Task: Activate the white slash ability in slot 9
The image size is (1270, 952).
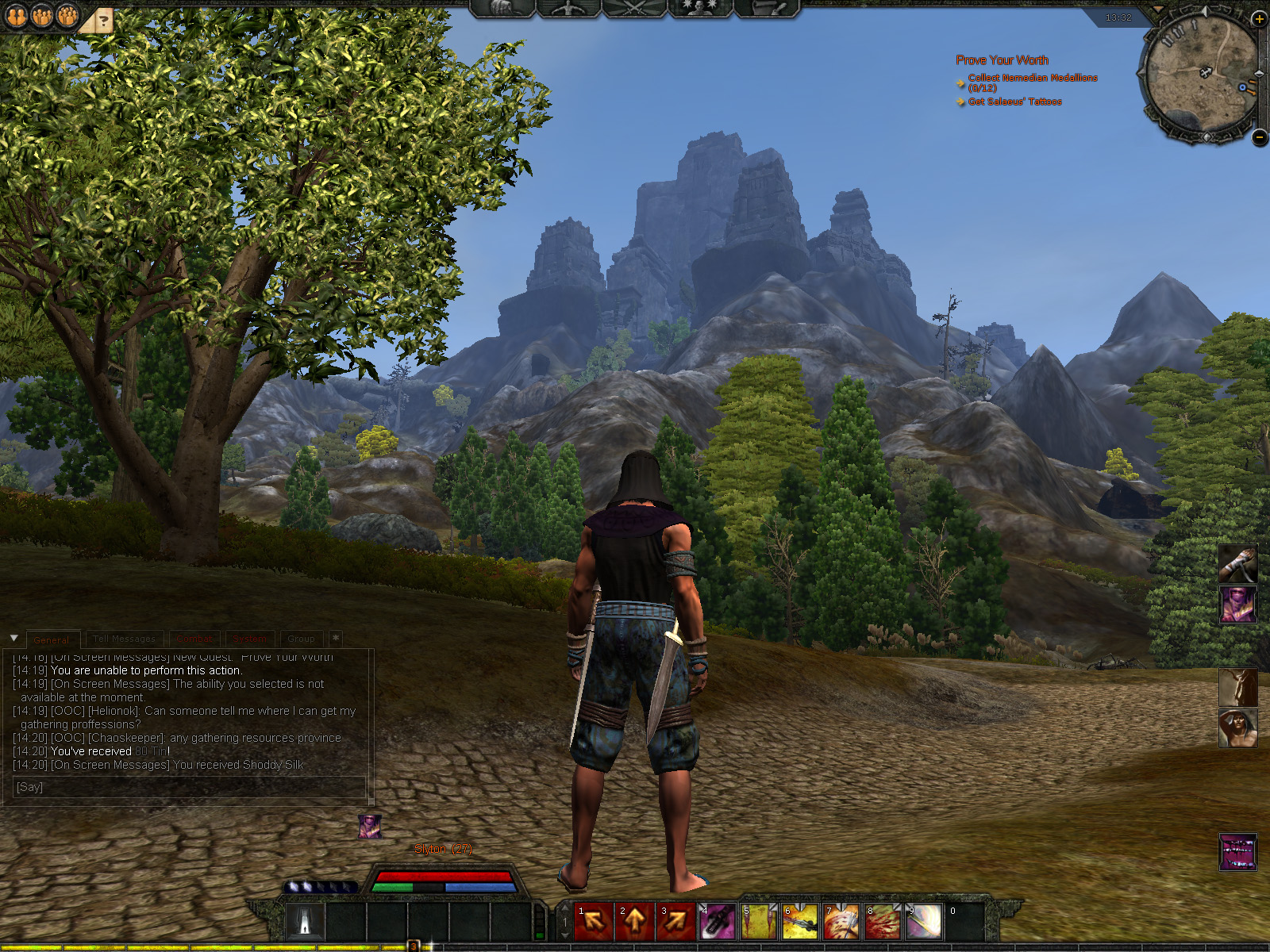Action: coord(924,921)
